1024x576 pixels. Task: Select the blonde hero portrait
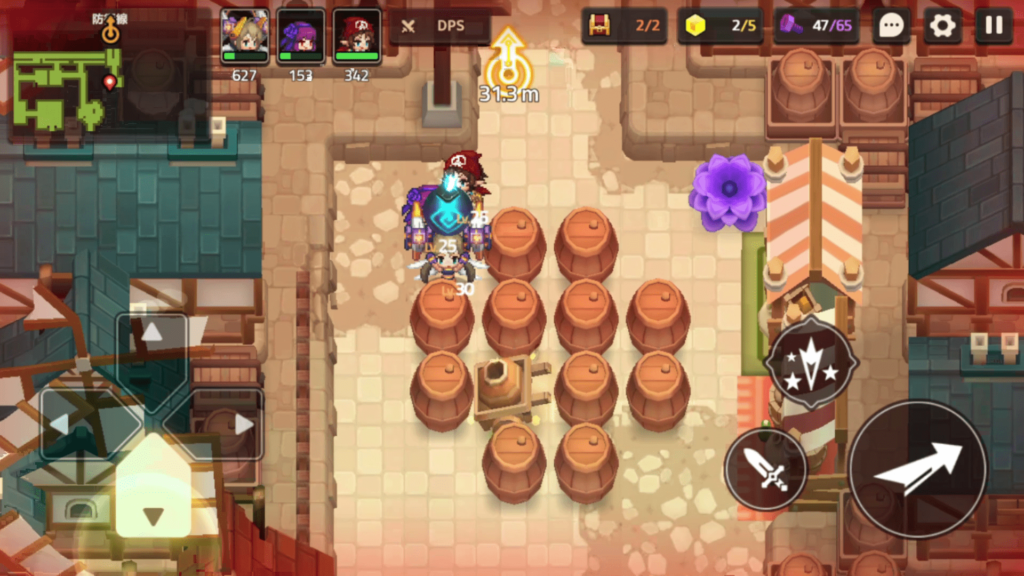245,37
